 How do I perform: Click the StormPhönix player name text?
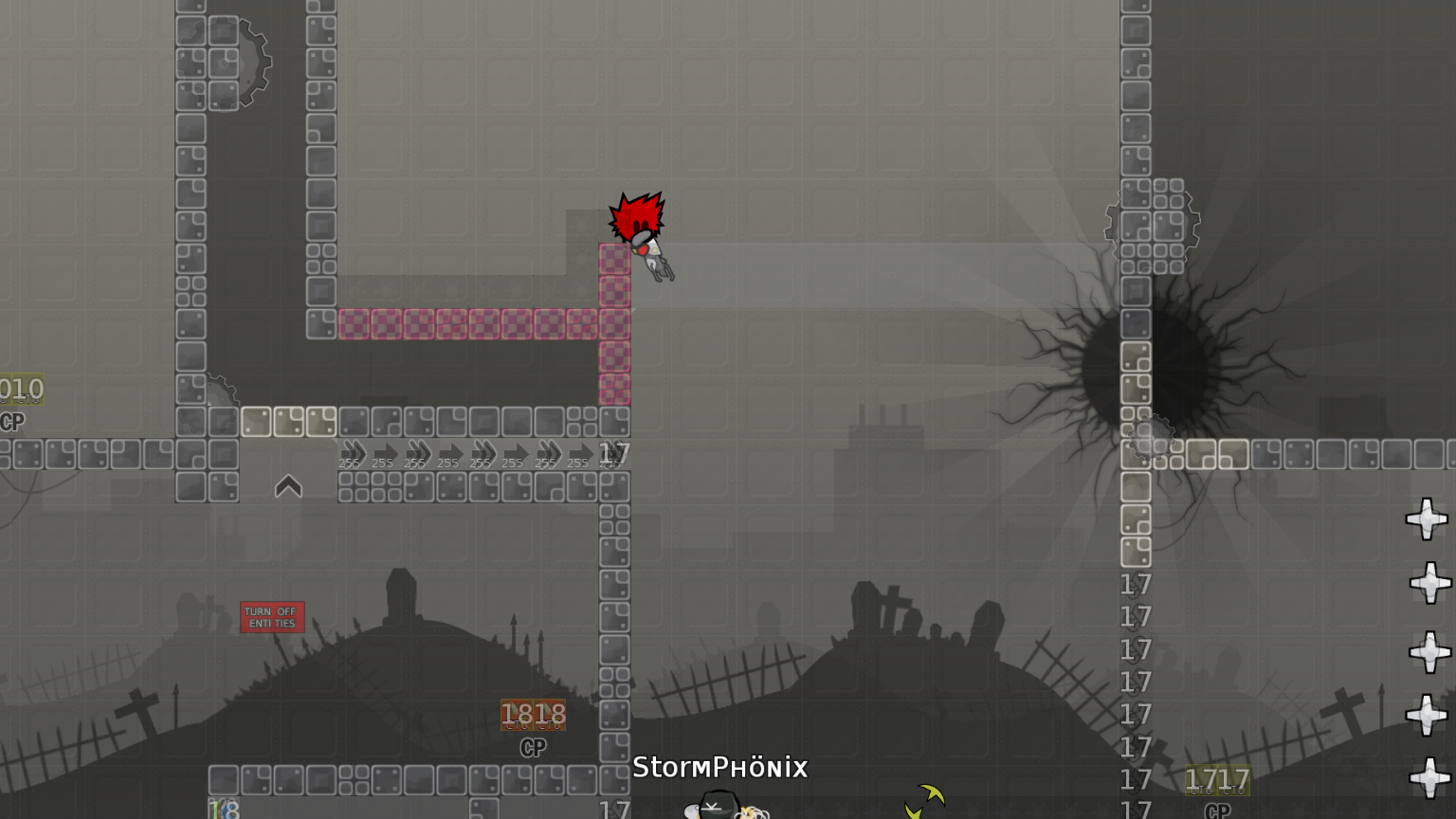(720, 768)
